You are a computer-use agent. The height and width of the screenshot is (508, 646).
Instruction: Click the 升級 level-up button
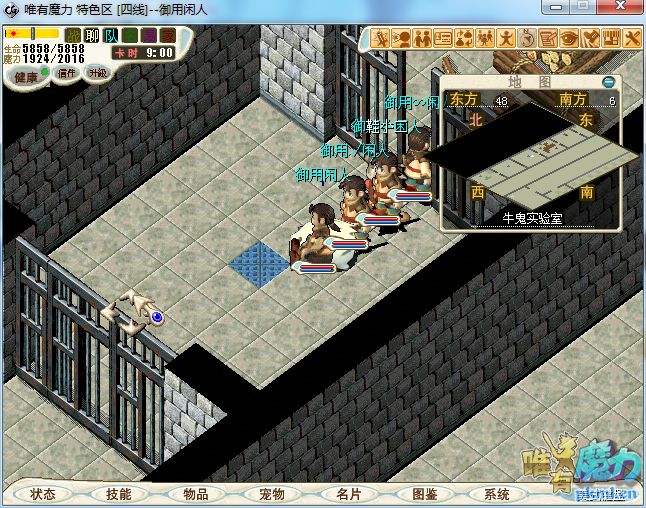(x=97, y=73)
